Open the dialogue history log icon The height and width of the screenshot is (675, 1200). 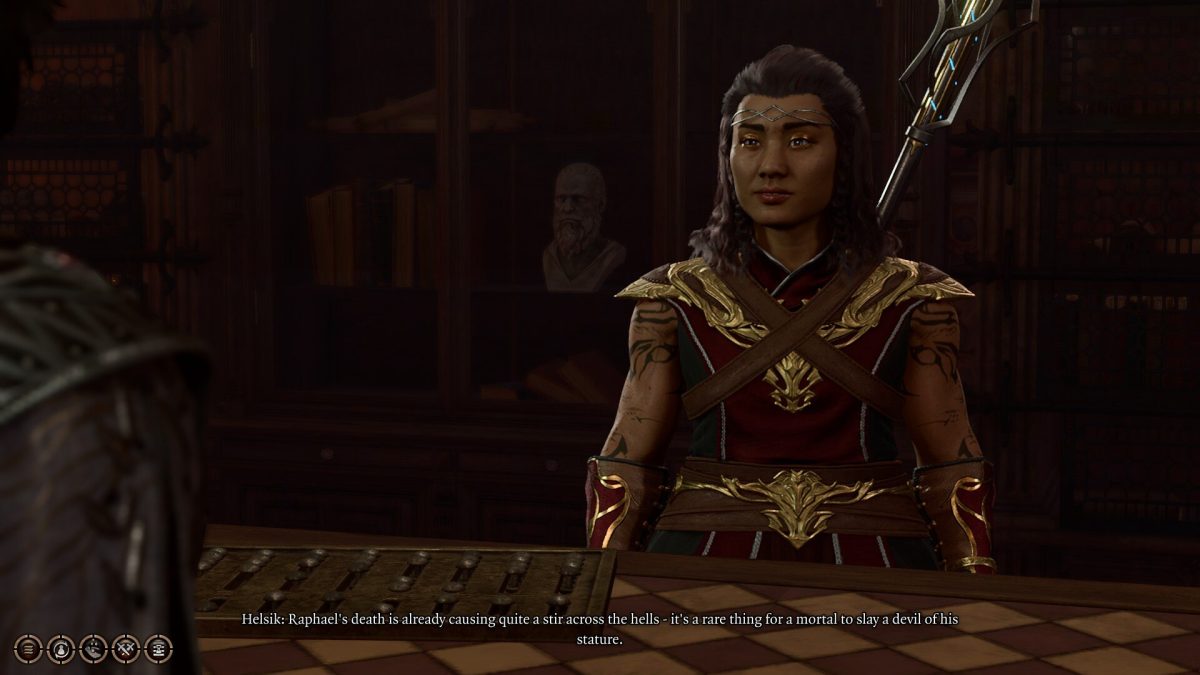tap(29, 648)
